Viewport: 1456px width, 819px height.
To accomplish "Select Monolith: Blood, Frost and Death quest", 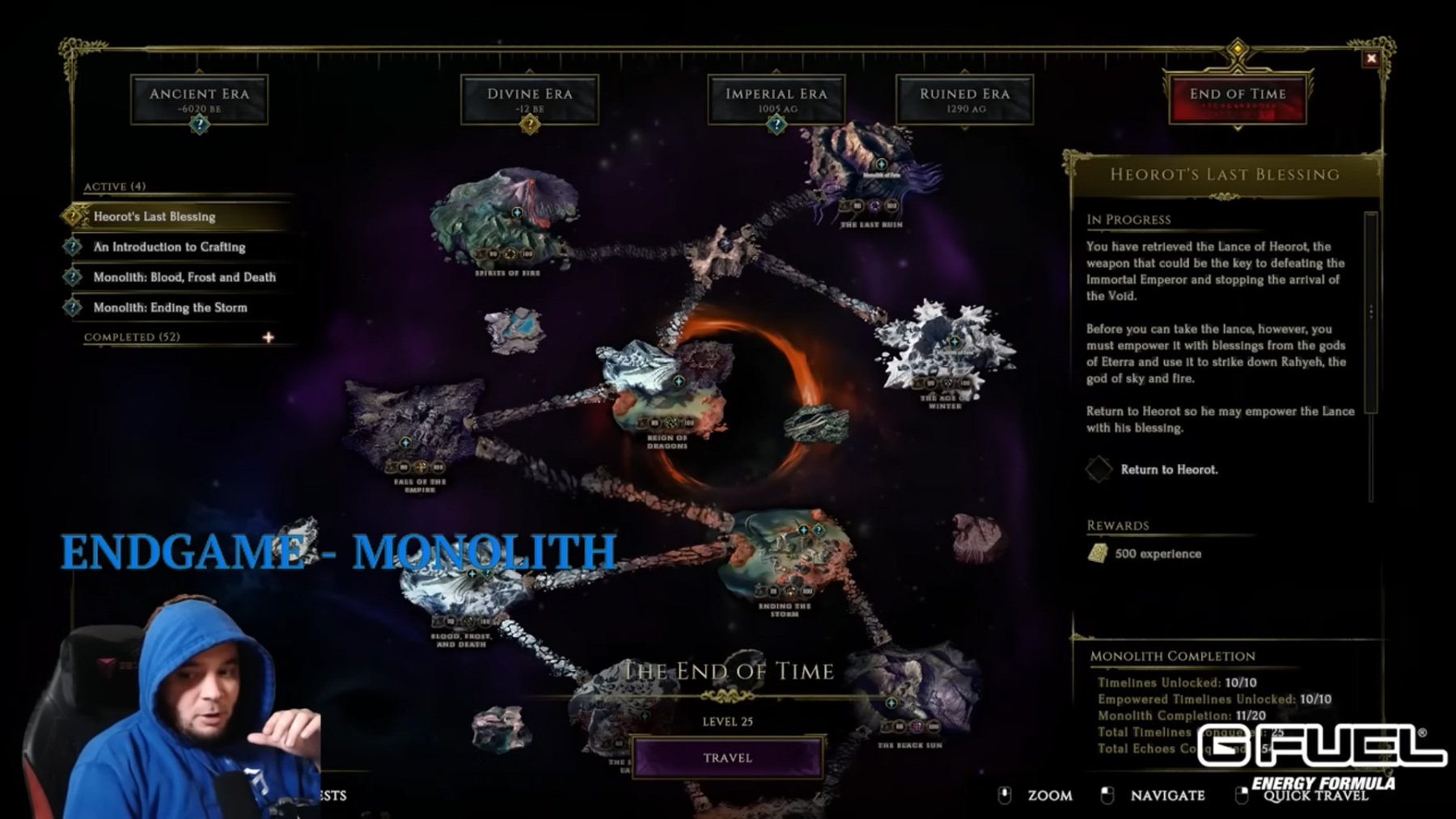I will pos(184,277).
